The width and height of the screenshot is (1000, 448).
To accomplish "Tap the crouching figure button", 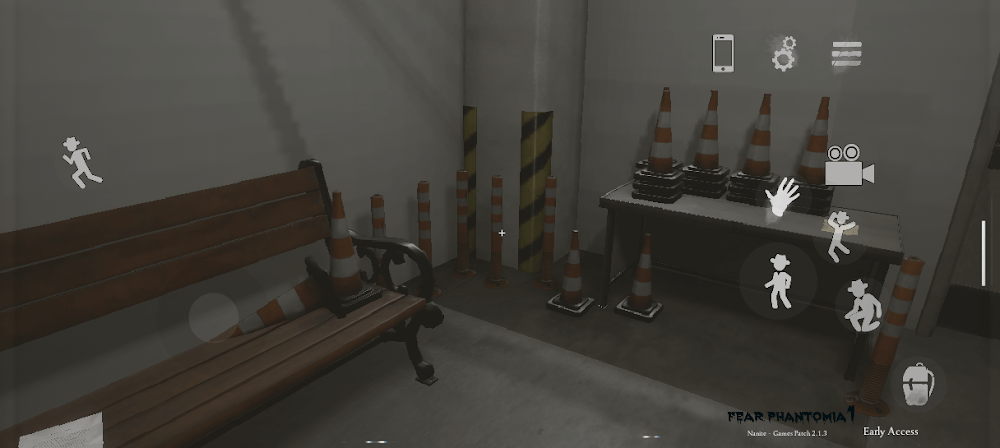I will coord(857,306).
